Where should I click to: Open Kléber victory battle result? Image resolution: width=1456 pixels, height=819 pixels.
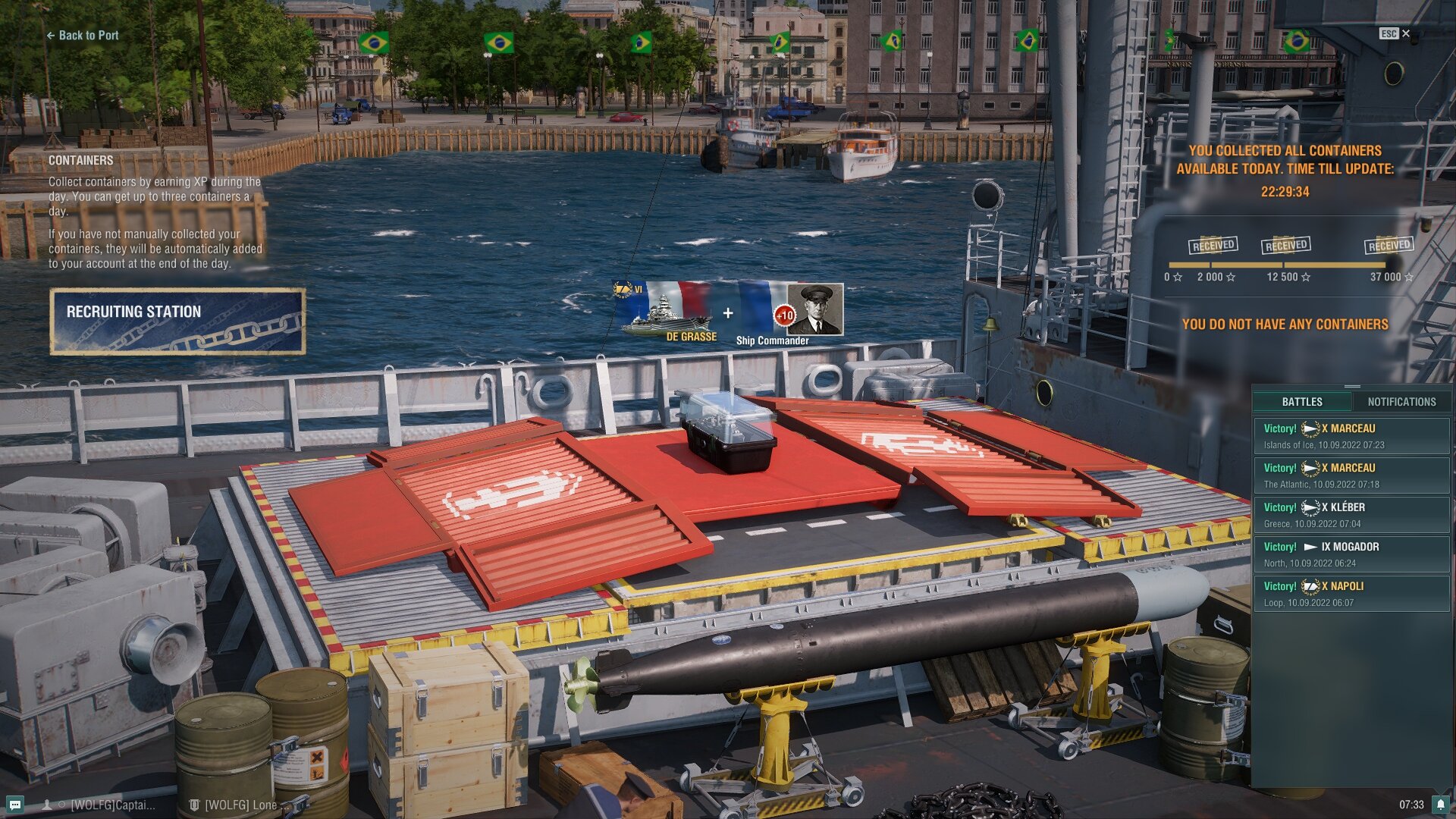1351,515
